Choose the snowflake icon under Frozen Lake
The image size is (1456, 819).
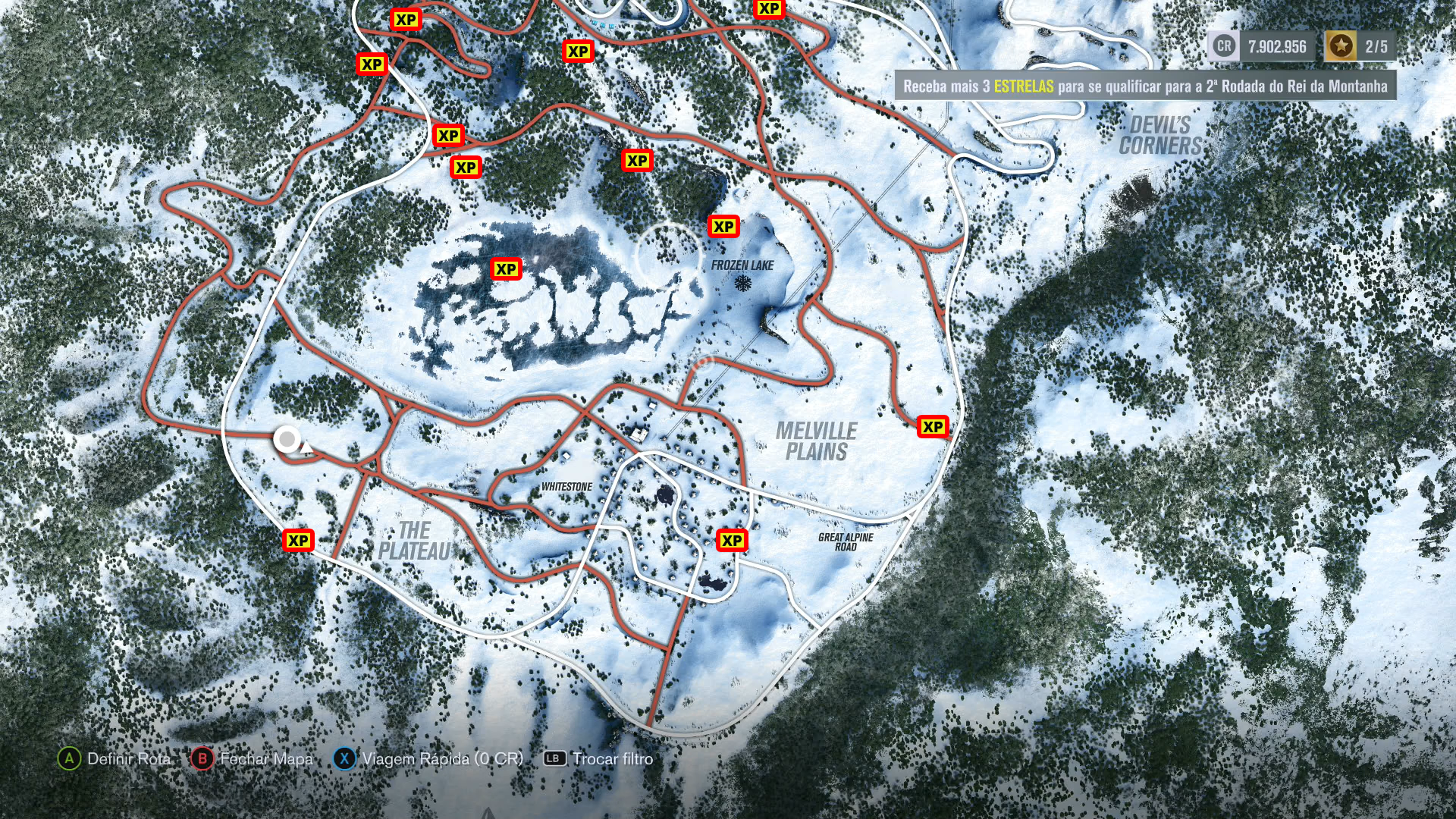click(743, 284)
